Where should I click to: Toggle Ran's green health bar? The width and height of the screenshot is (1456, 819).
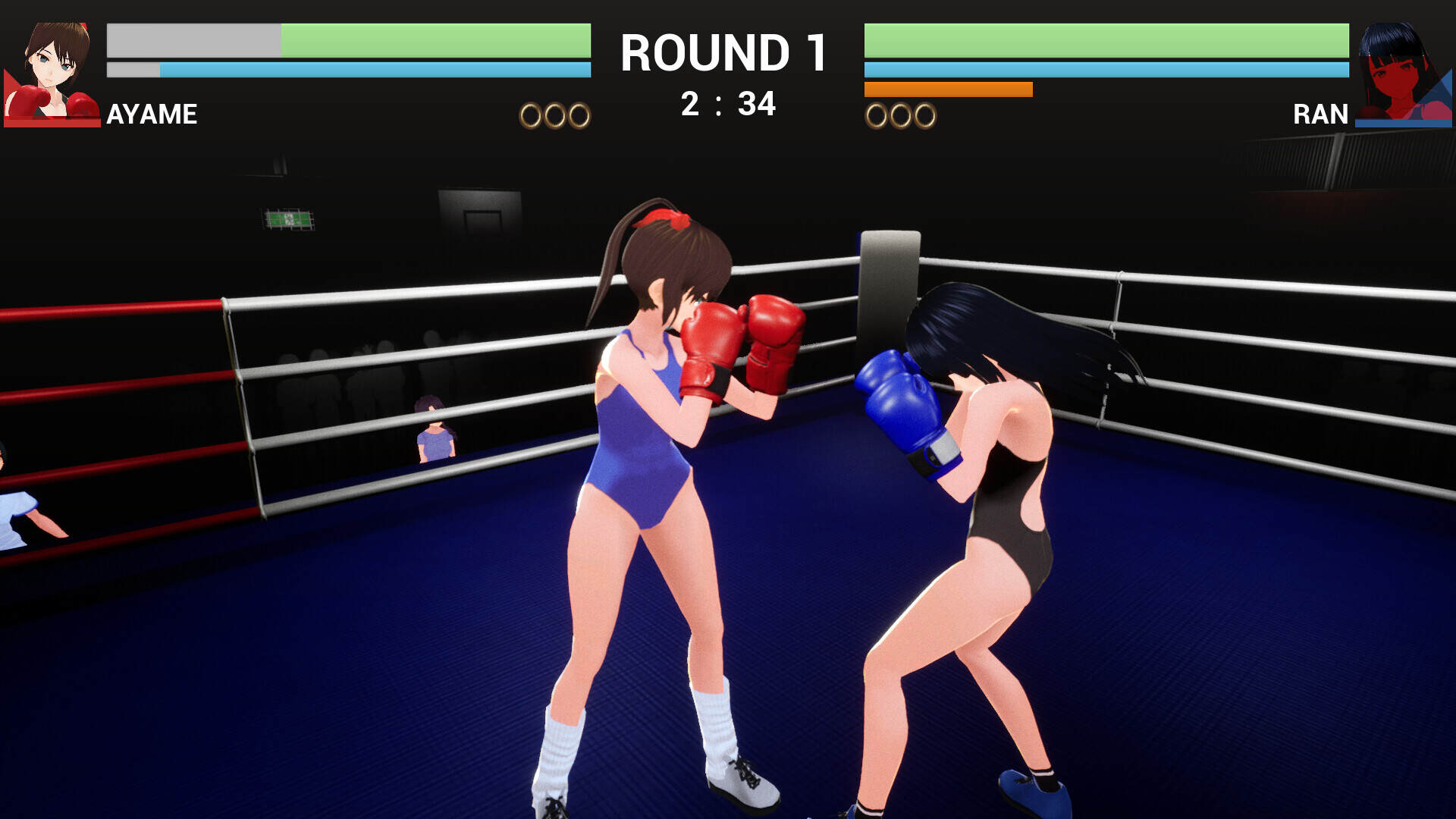point(1107,42)
